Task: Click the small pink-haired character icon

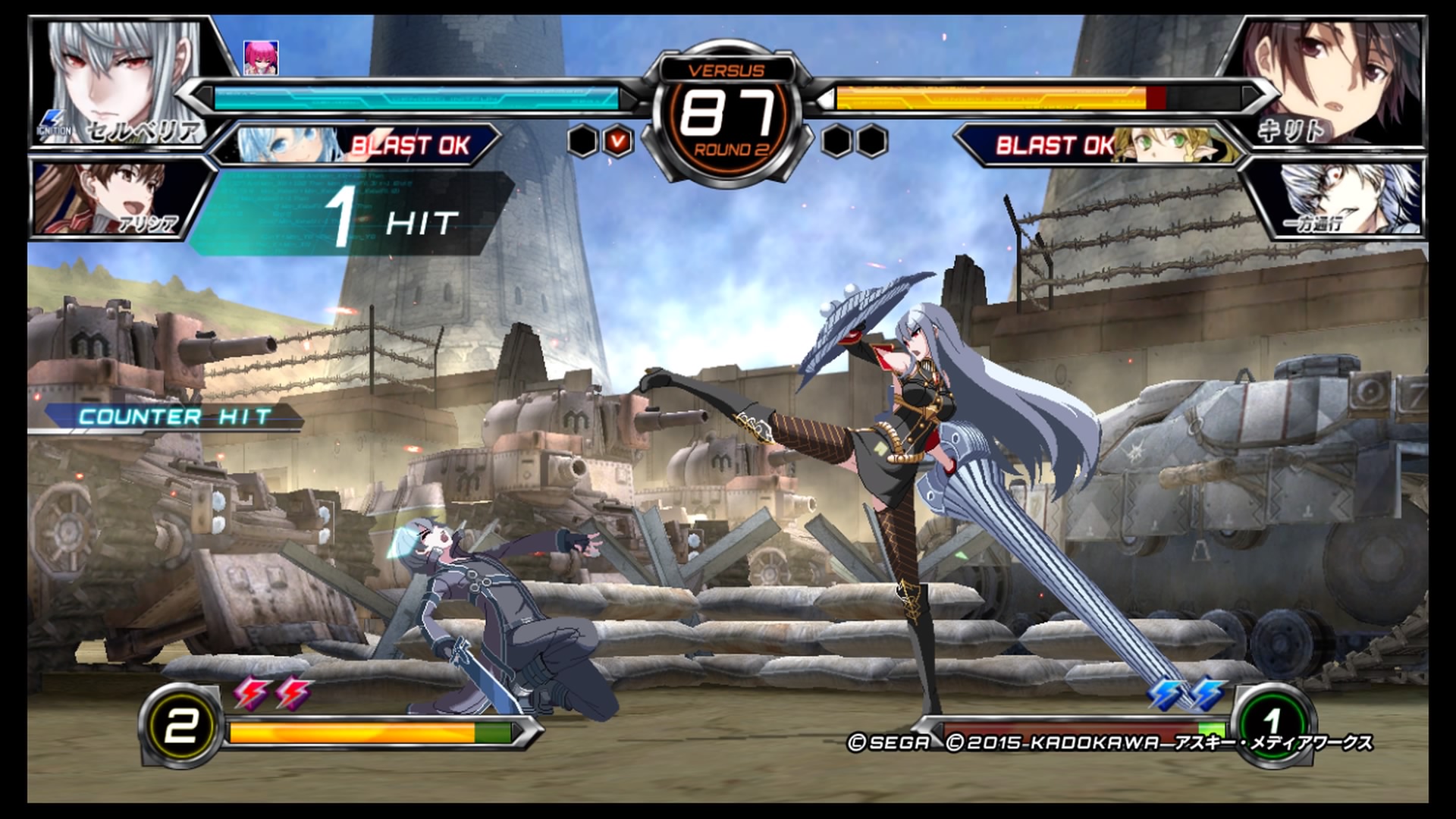Action: click(261, 58)
